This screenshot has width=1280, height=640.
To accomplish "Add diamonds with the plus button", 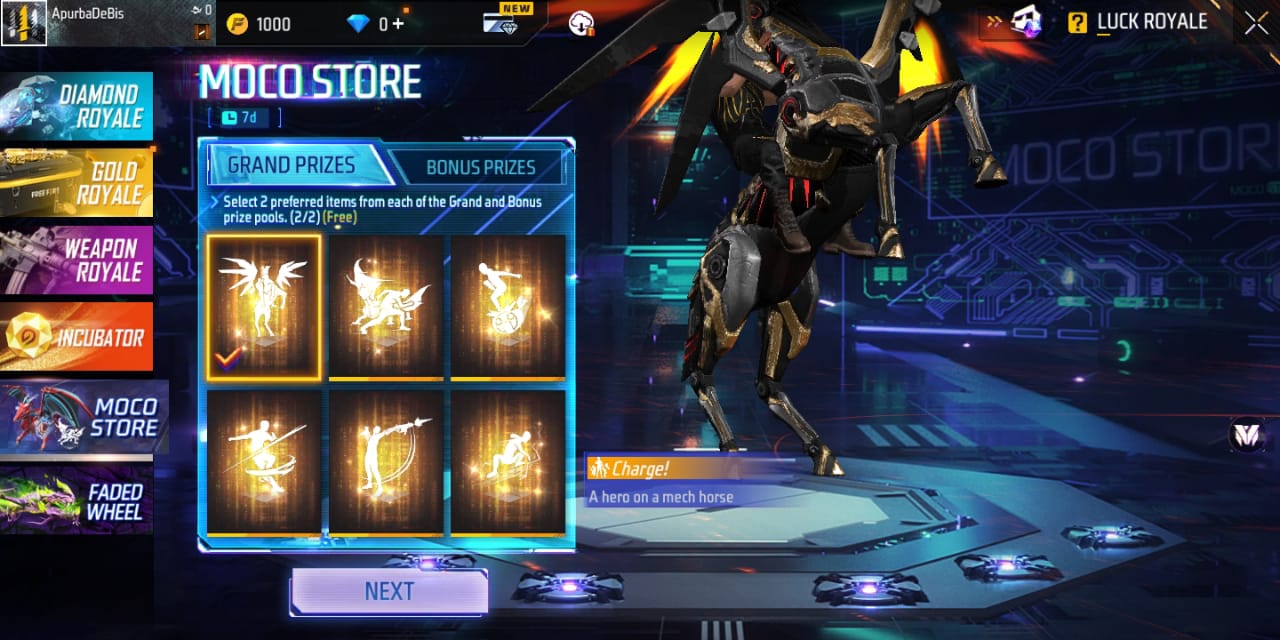I will [x=398, y=24].
